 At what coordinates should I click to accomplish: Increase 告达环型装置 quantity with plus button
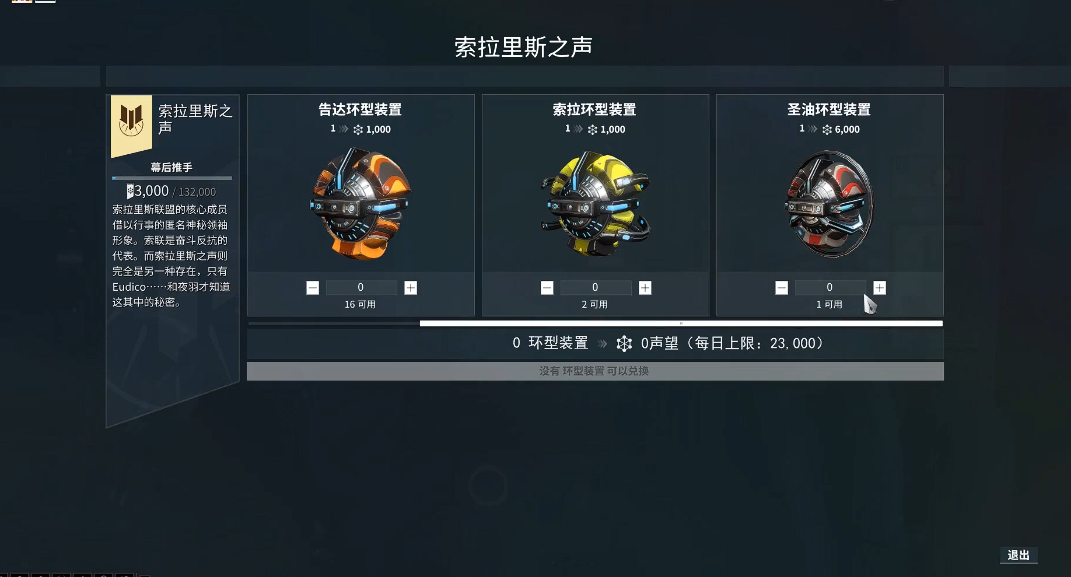(410, 288)
